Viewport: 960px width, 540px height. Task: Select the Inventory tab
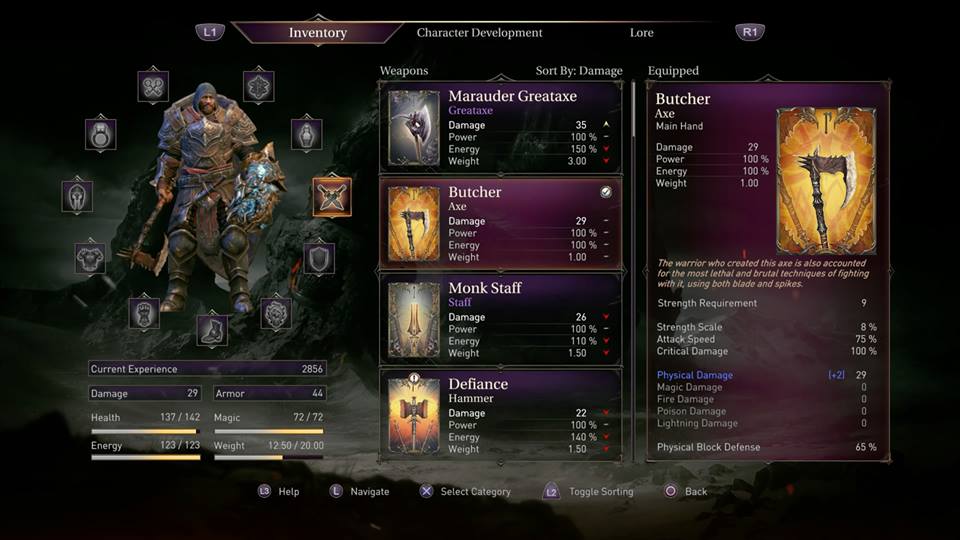click(x=317, y=33)
